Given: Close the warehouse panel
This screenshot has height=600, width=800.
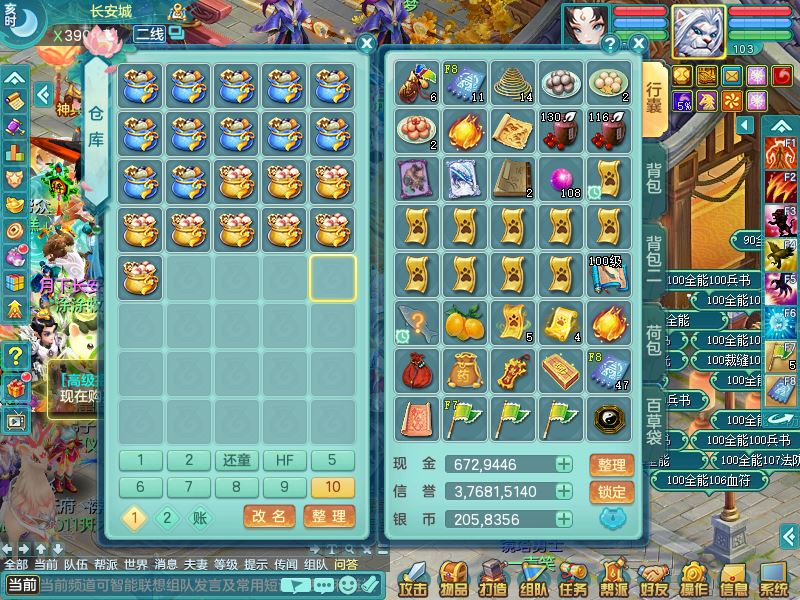Looking at the screenshot, I should [367, 44].
